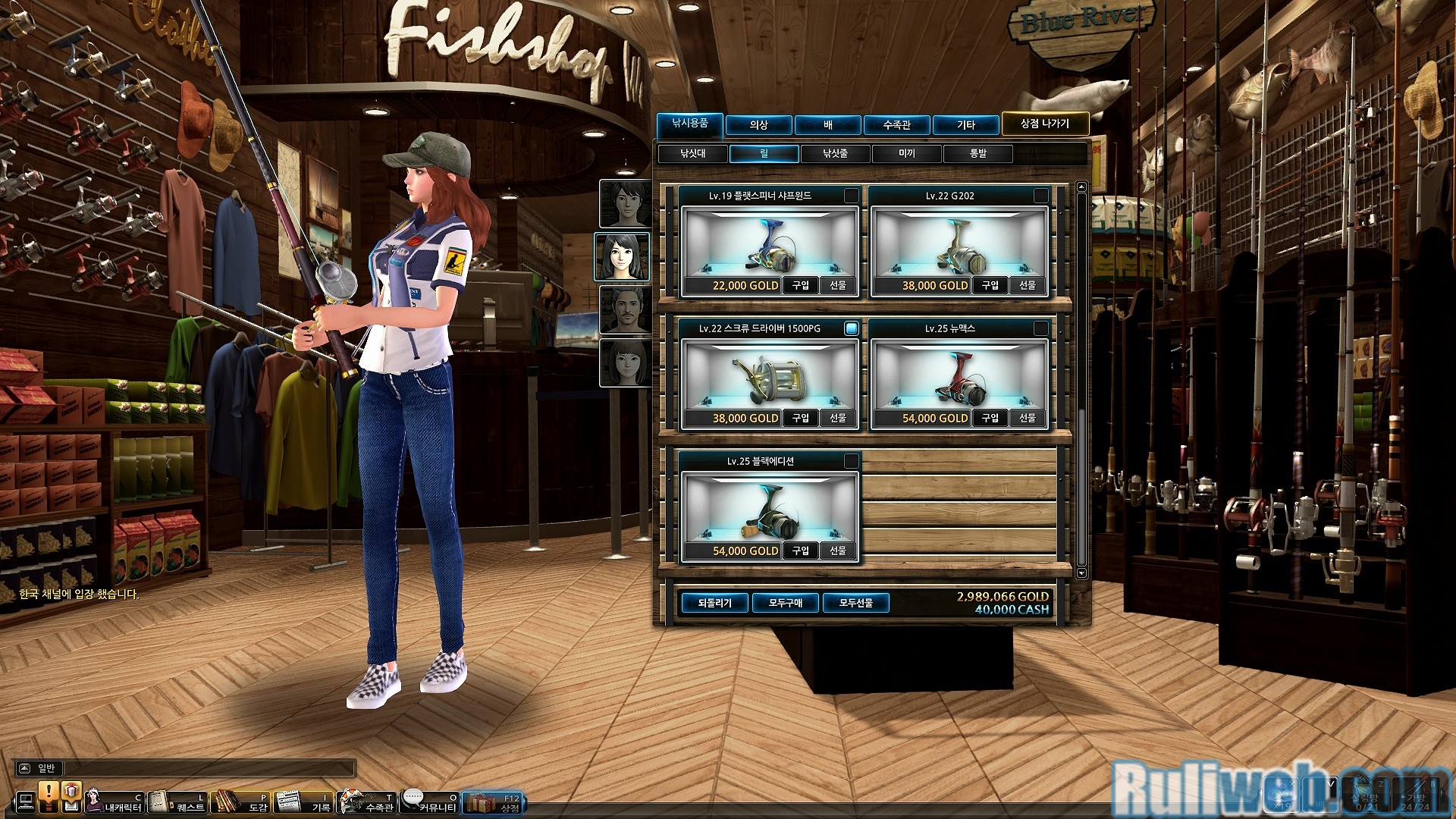Switch to the 의상 clothing tab
The image size is (1456, 819).
[758, 124]
